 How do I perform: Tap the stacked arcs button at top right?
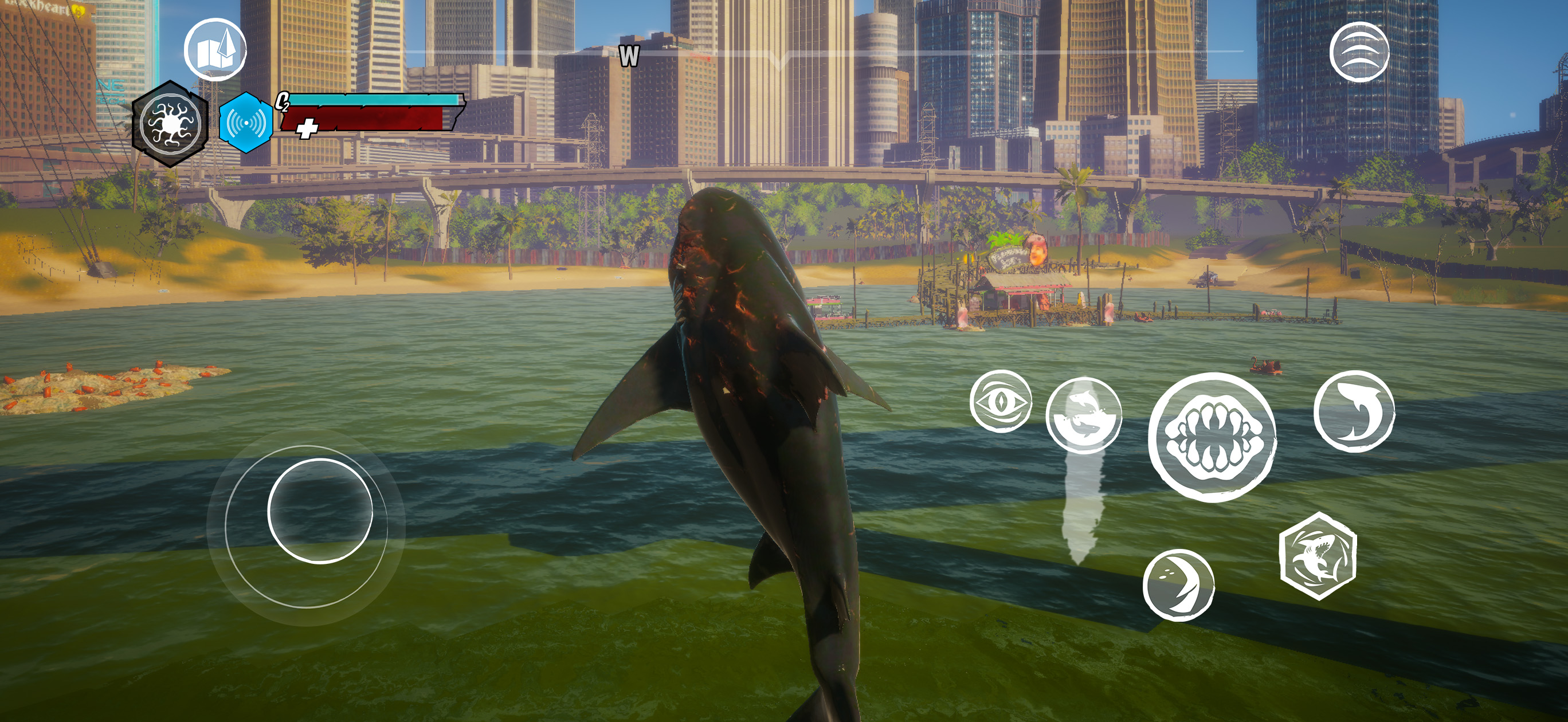1359,52
